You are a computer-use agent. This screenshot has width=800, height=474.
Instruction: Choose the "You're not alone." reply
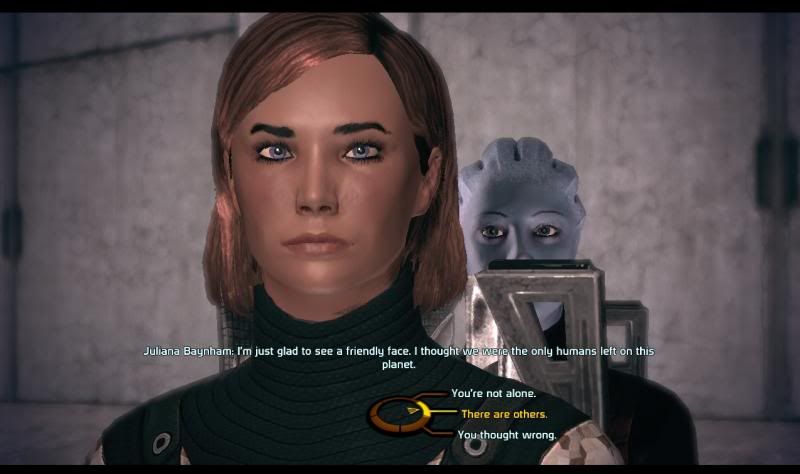coord(493,394)
